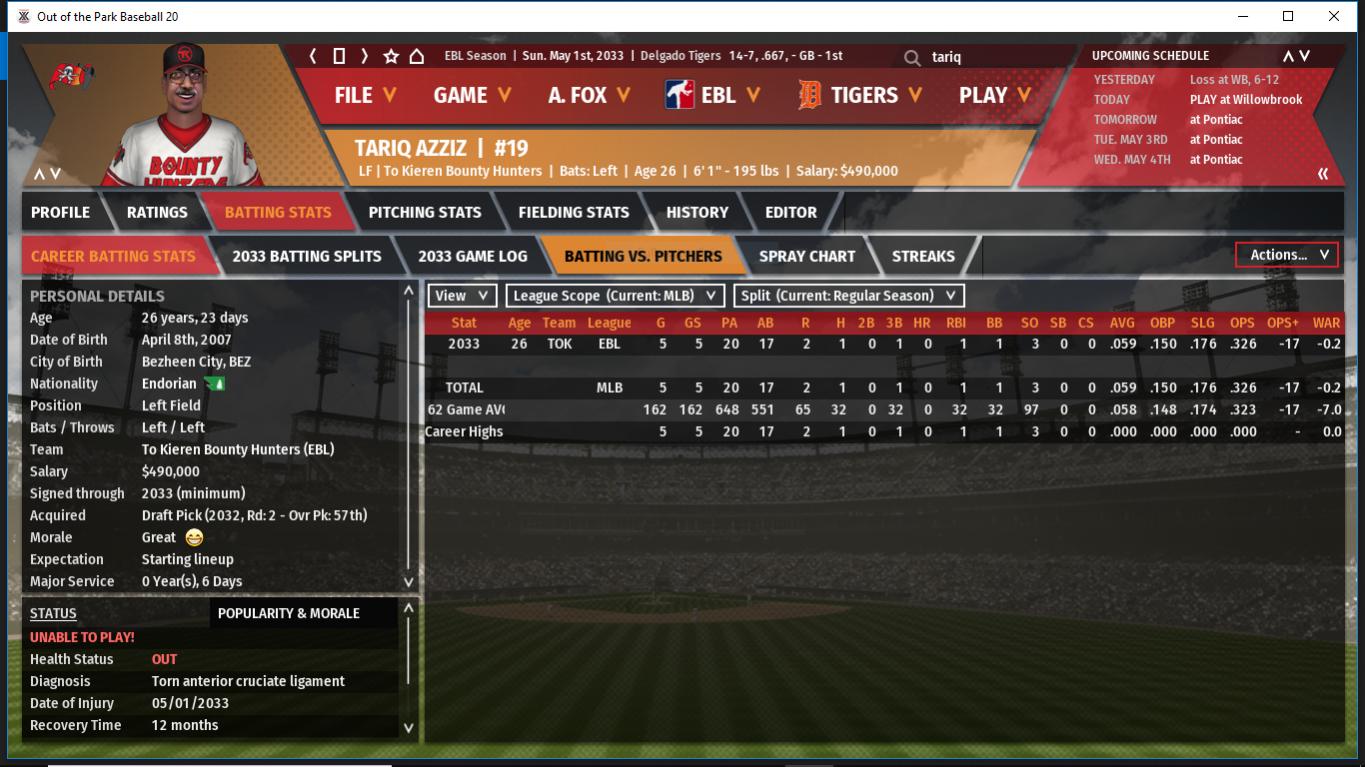The height and width of the screenshot is (767, 1365).
Task: Open the PLAY menu
Action: [995, 95]
